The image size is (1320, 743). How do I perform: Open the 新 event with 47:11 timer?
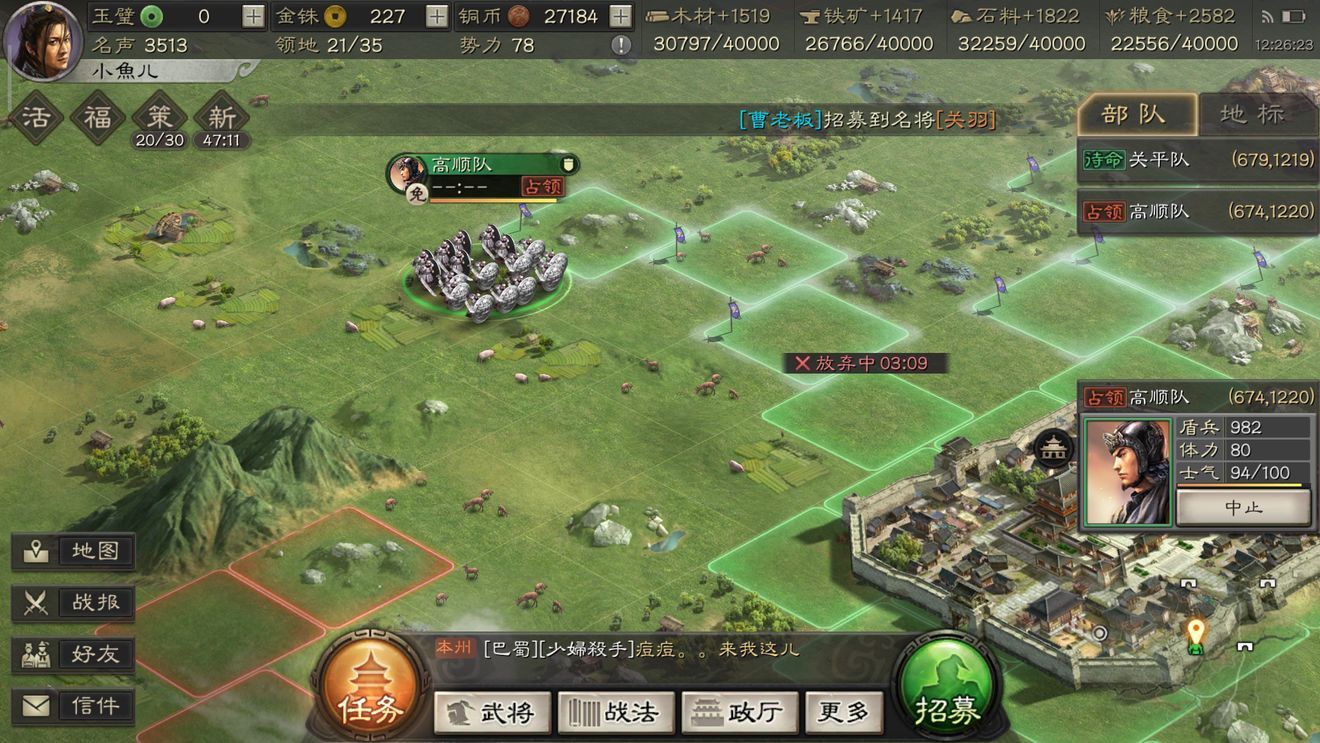coord(222,118)
